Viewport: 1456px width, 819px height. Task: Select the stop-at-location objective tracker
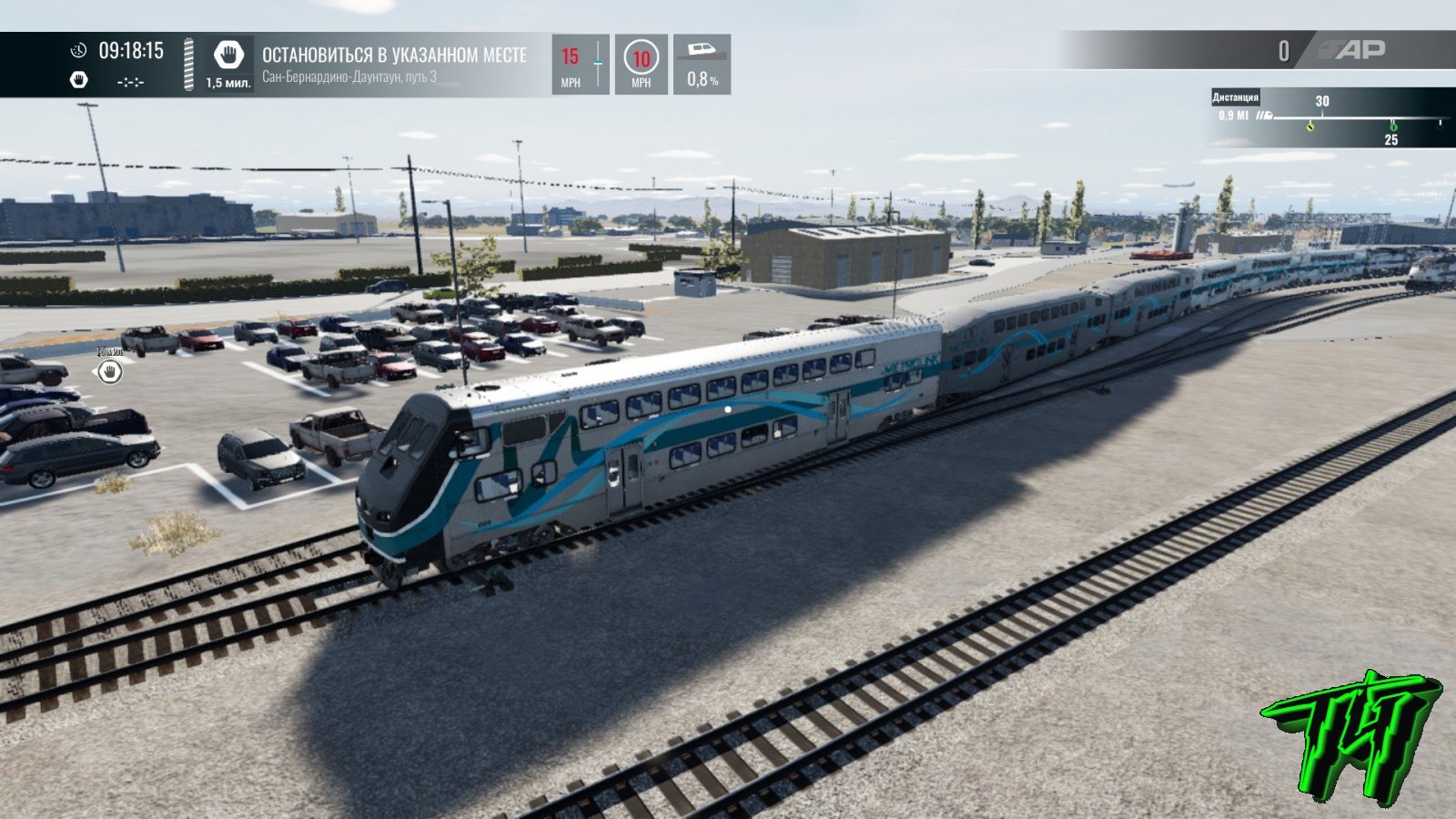[x=394, y=64]
